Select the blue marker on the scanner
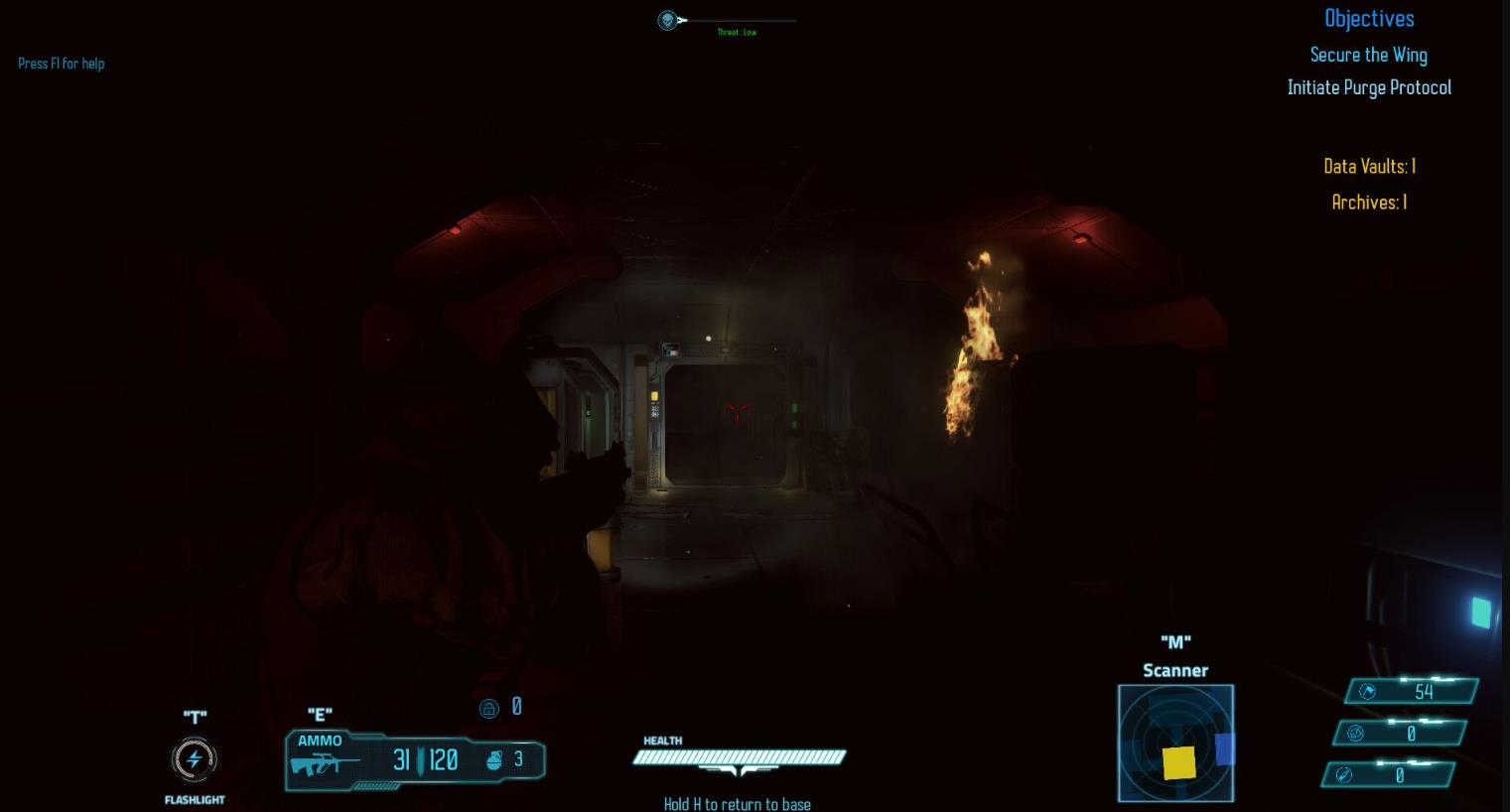 click(1225, 748)
